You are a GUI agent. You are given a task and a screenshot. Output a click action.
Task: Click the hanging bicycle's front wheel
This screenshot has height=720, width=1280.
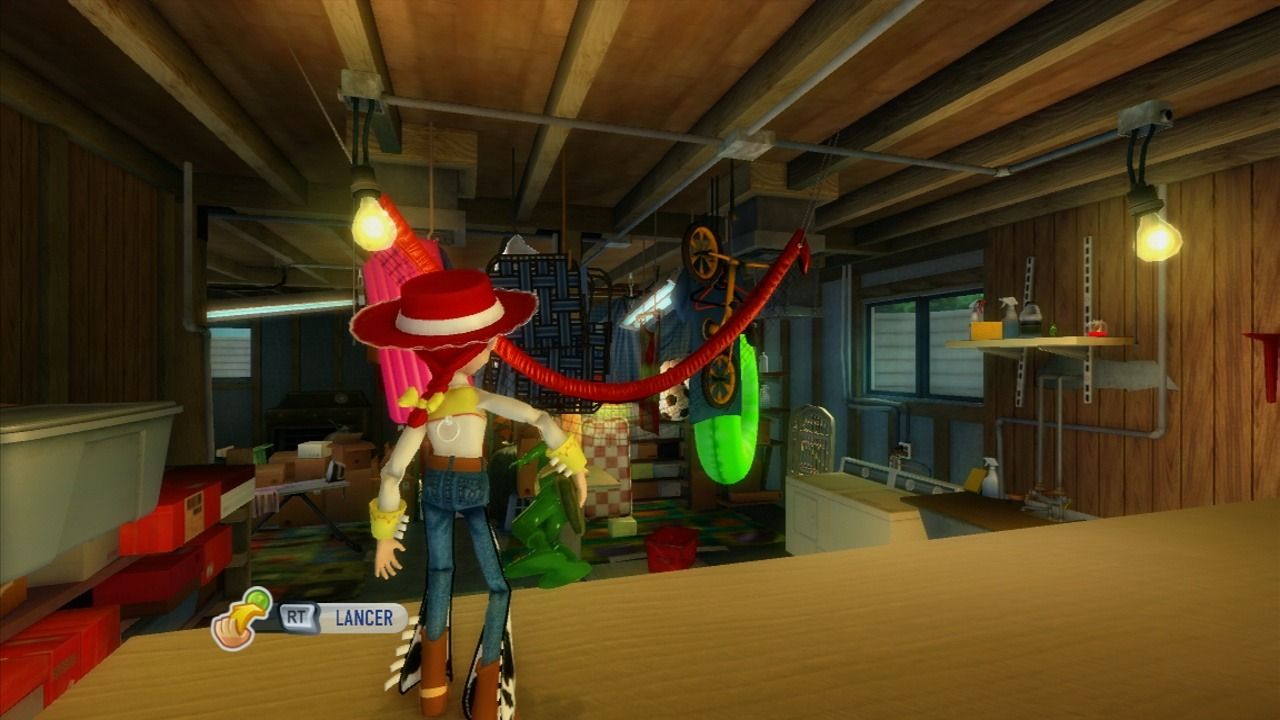click(703, 251)
